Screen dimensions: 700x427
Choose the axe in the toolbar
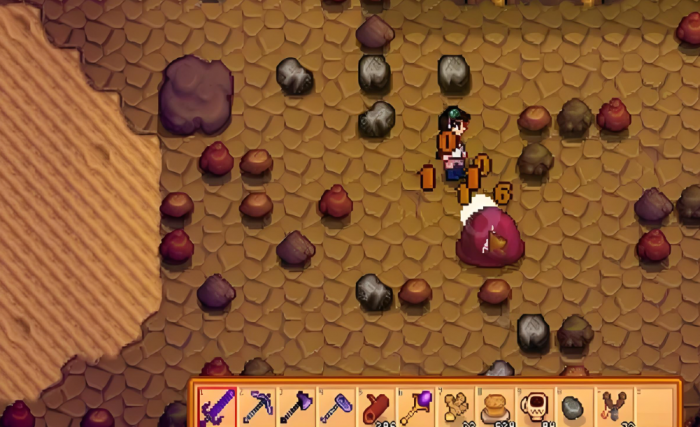pyautogui.click(x=298, y=407)
